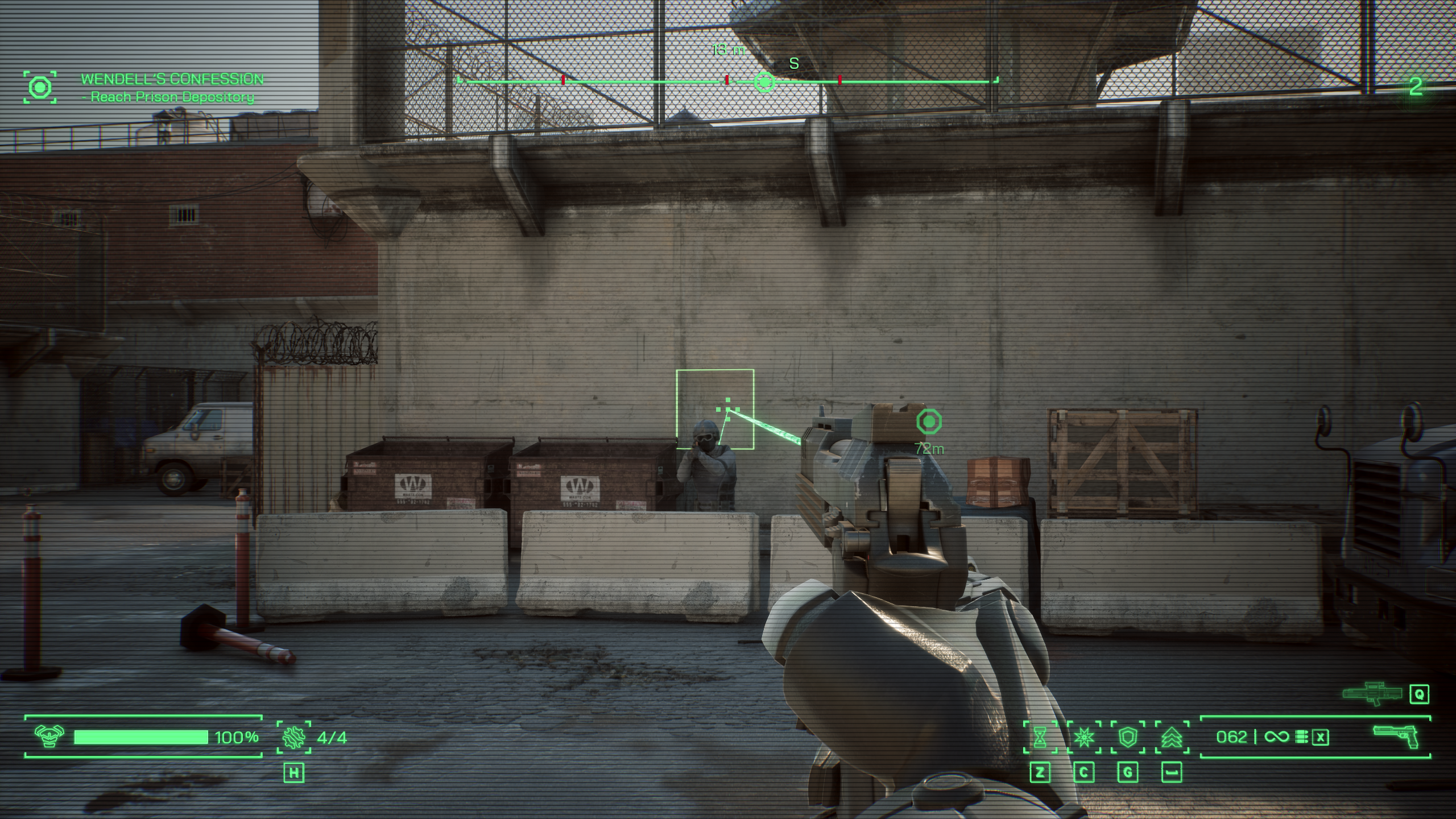Activate the shield armor ability
1456x819 pixels.
pos(1128,738)
